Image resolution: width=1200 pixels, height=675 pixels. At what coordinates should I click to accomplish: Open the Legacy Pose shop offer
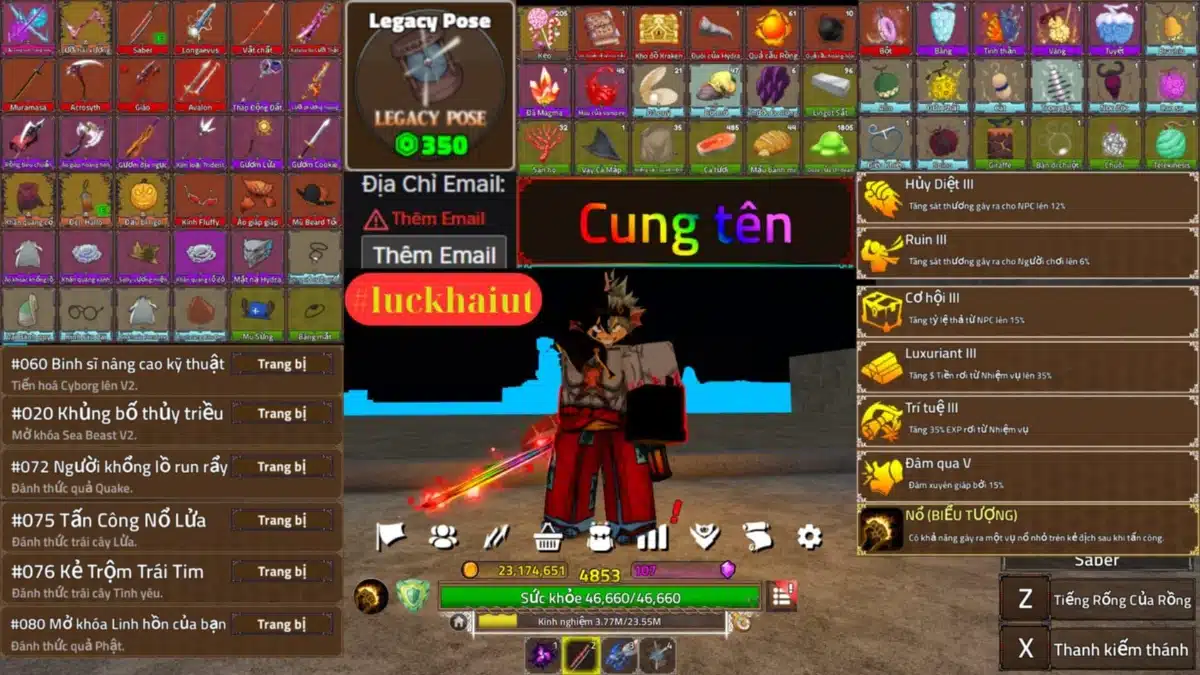coord(430,86)
